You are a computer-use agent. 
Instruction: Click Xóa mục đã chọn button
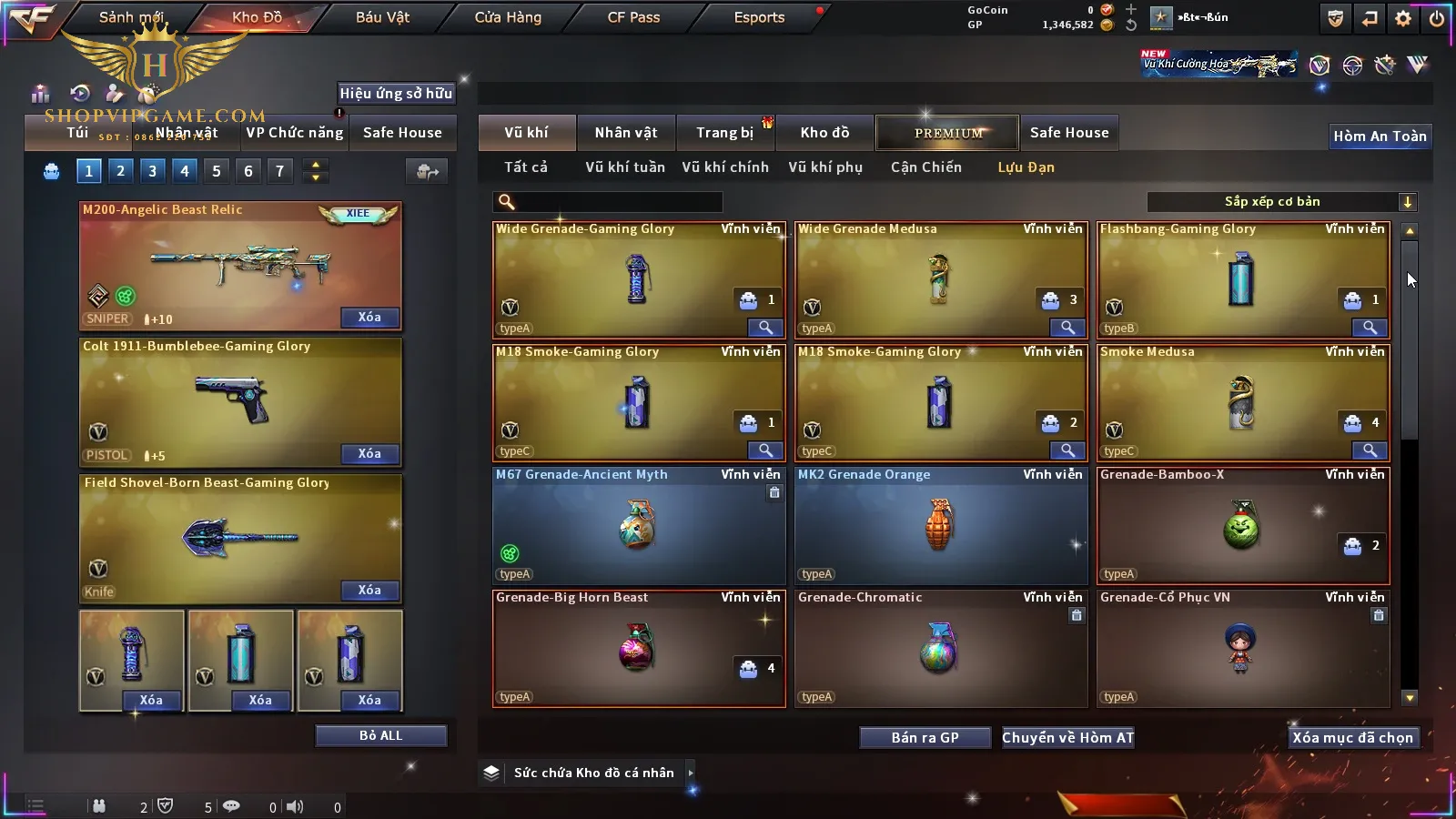(x=1352, y=738)
